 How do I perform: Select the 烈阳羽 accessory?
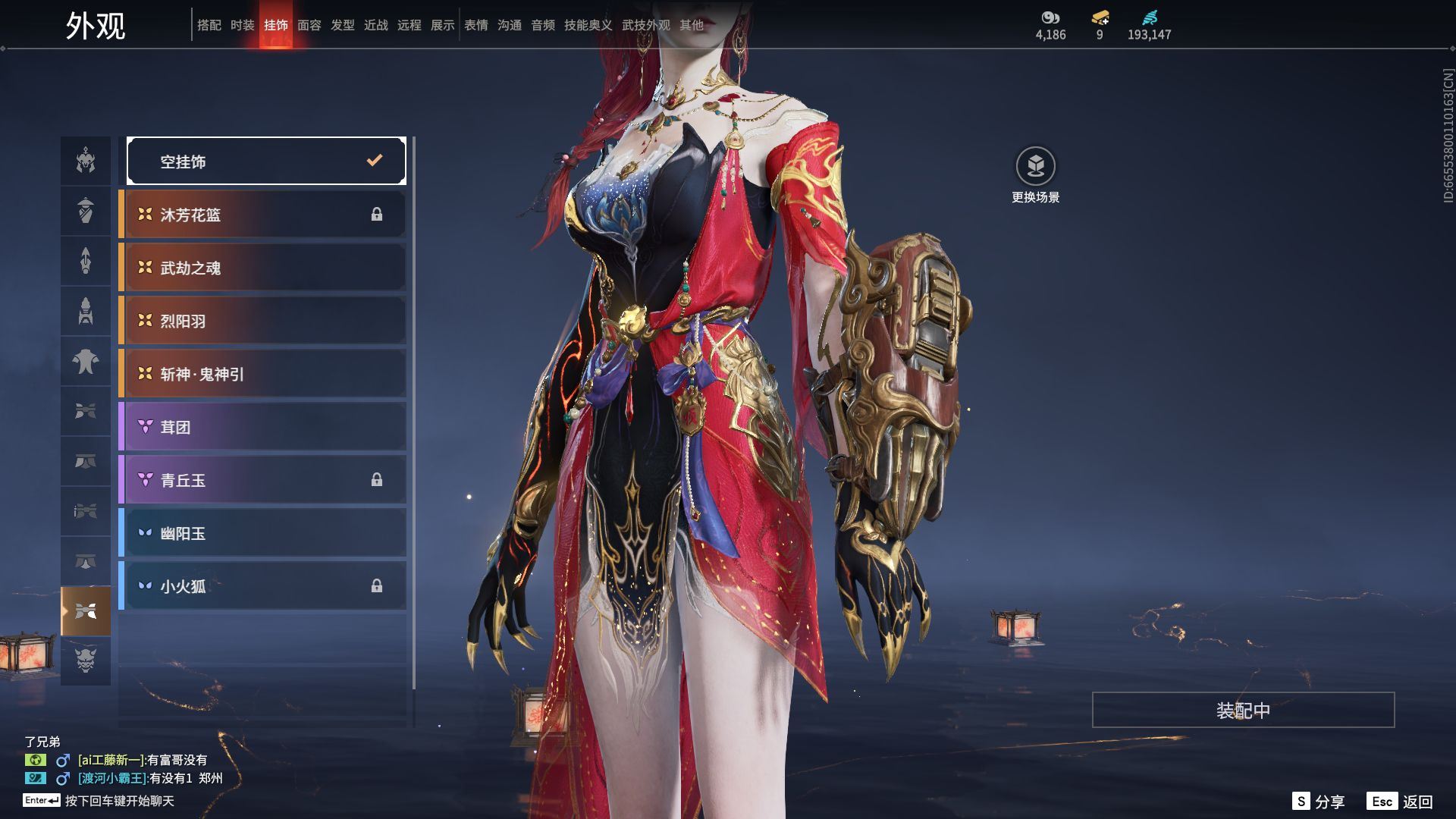pyautogui.click(x=263, y=321)
